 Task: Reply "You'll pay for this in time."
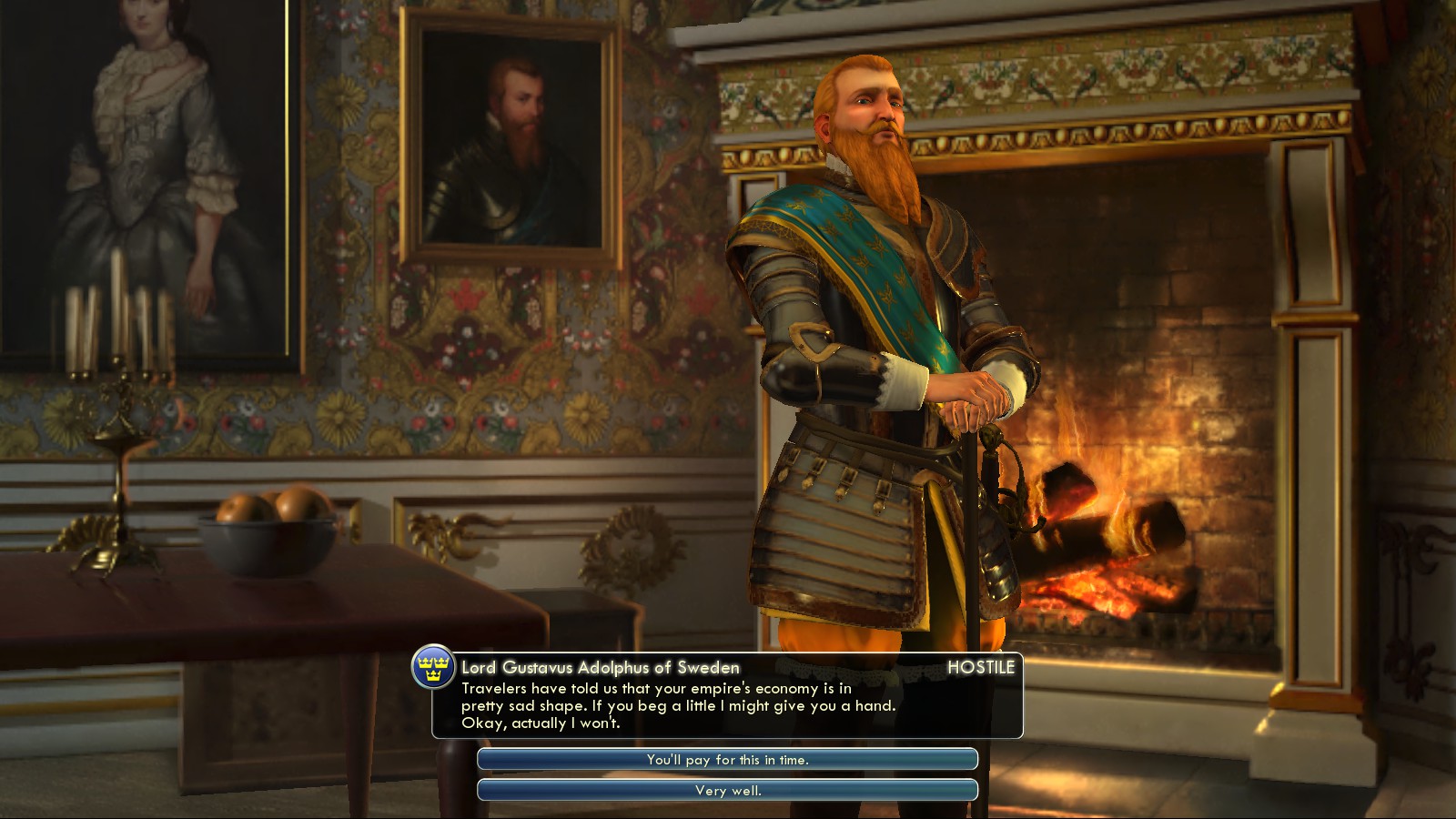click(x=727, y=760)
